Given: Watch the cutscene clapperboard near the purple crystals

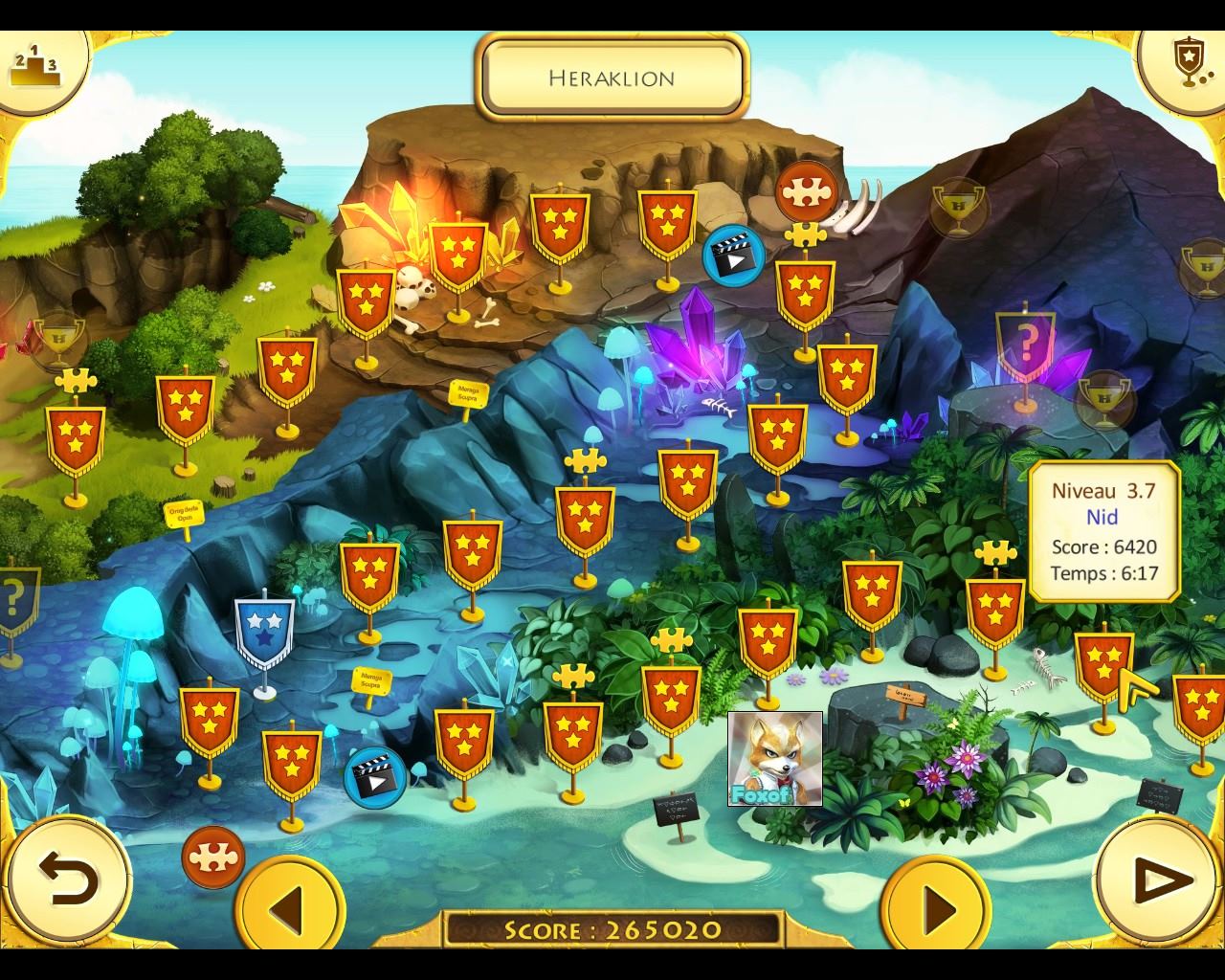Looking at the screenshot, I should pos(733,255).
